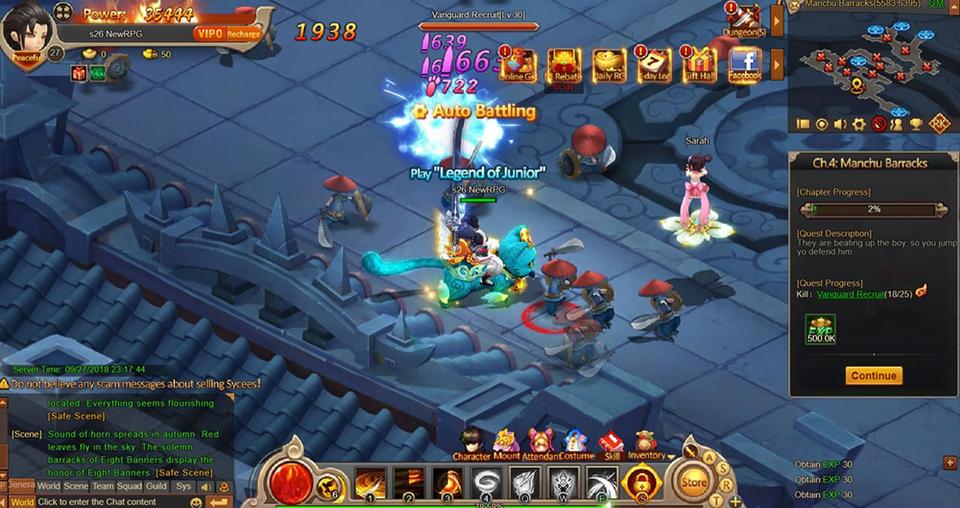Open the Dungeon menu icon

click(744, 21)
